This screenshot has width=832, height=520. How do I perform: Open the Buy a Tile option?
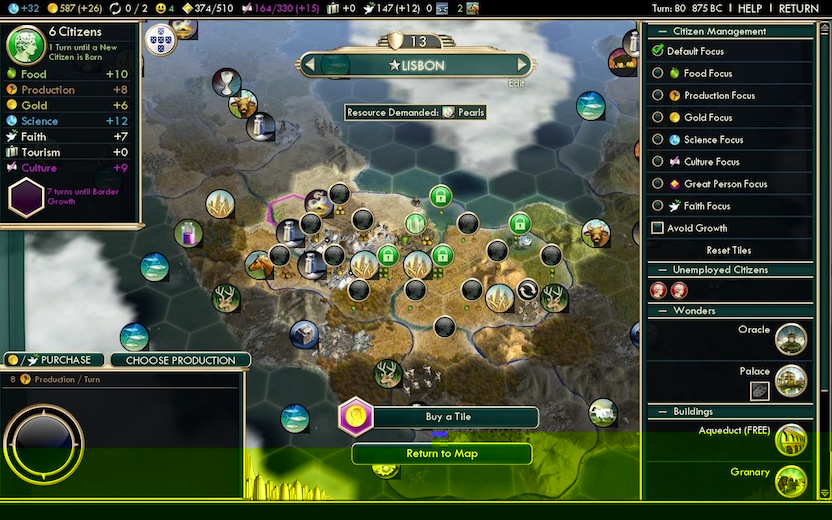pos(448,417)
